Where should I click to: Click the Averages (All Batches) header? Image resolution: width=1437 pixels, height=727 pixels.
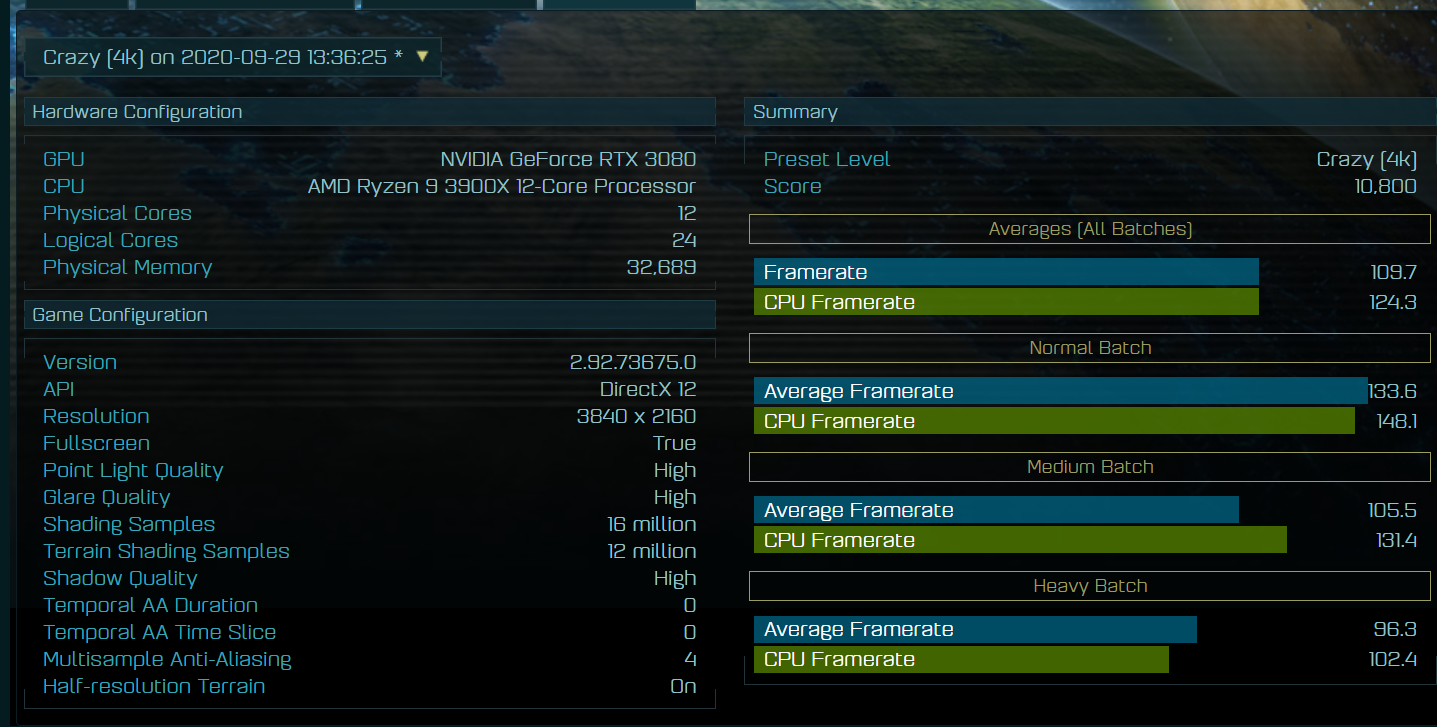pyautogui.click(x=1089, y=229)
